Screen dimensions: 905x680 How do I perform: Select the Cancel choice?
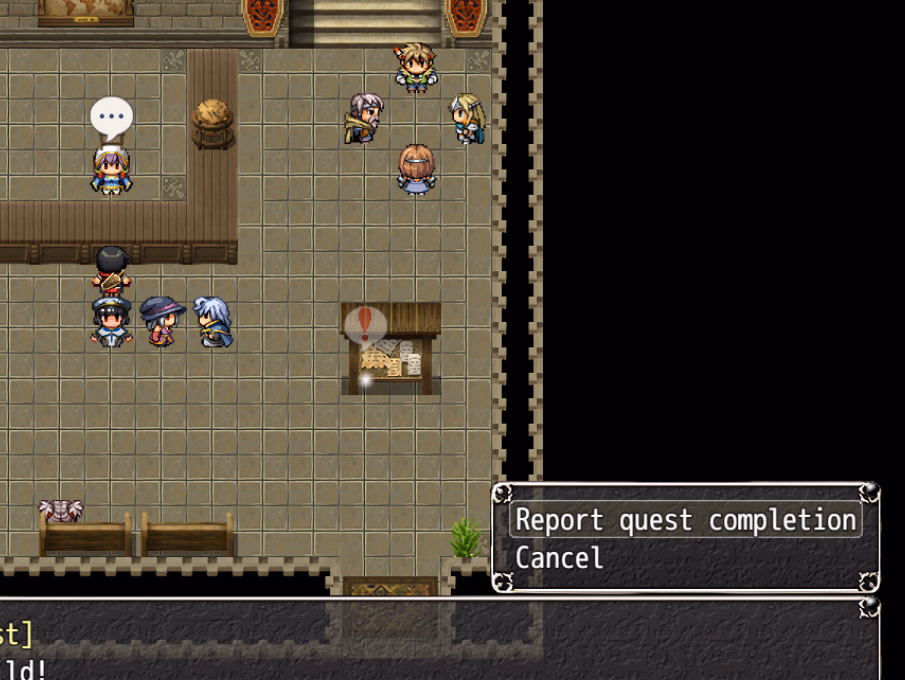click(560, 558)
